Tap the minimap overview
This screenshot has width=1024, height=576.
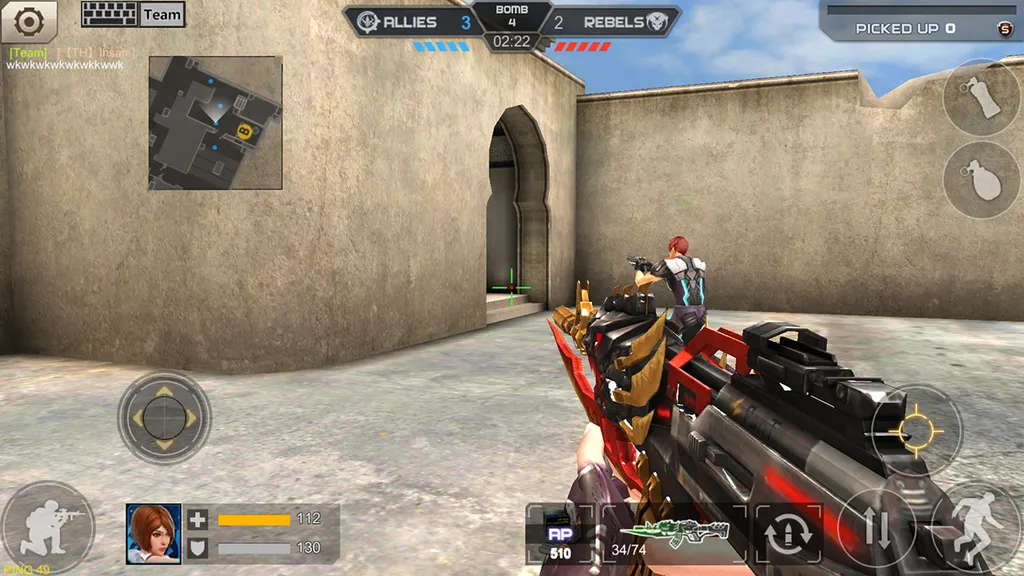[215, 122]
